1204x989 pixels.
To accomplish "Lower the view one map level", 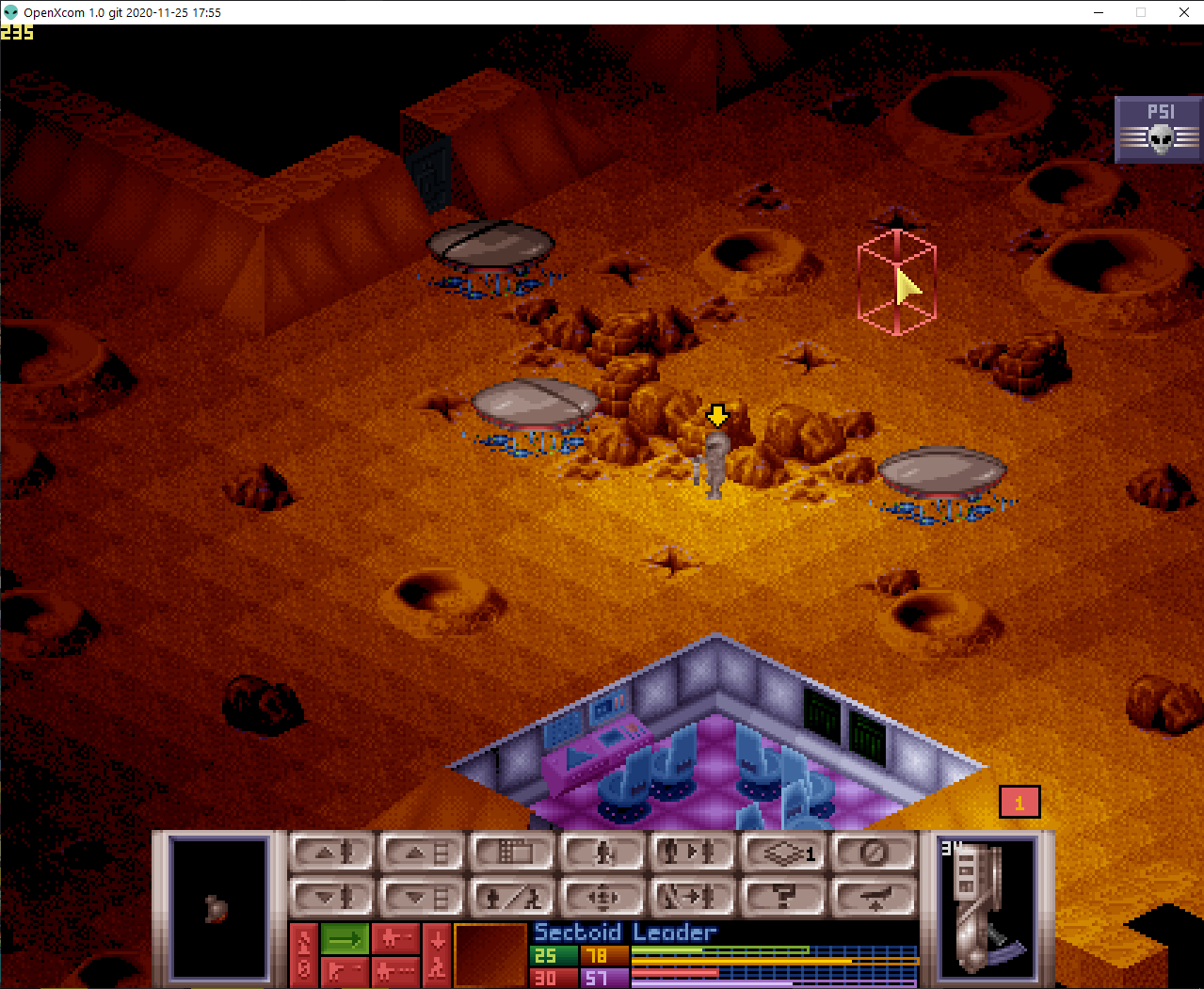I will [421, 897].
